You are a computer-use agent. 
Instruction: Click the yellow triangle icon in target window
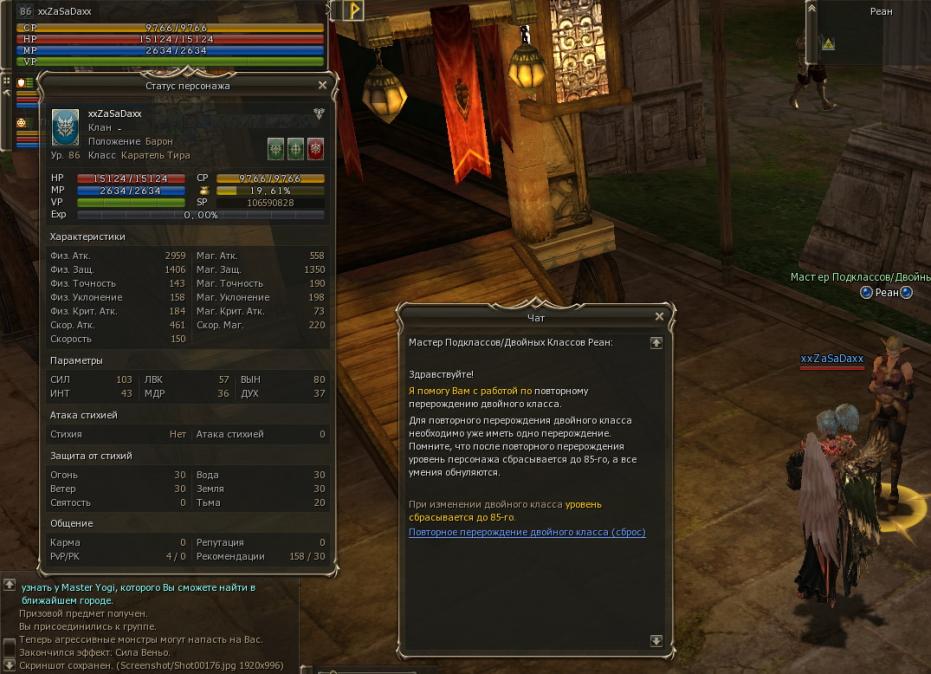pos(828,44)
